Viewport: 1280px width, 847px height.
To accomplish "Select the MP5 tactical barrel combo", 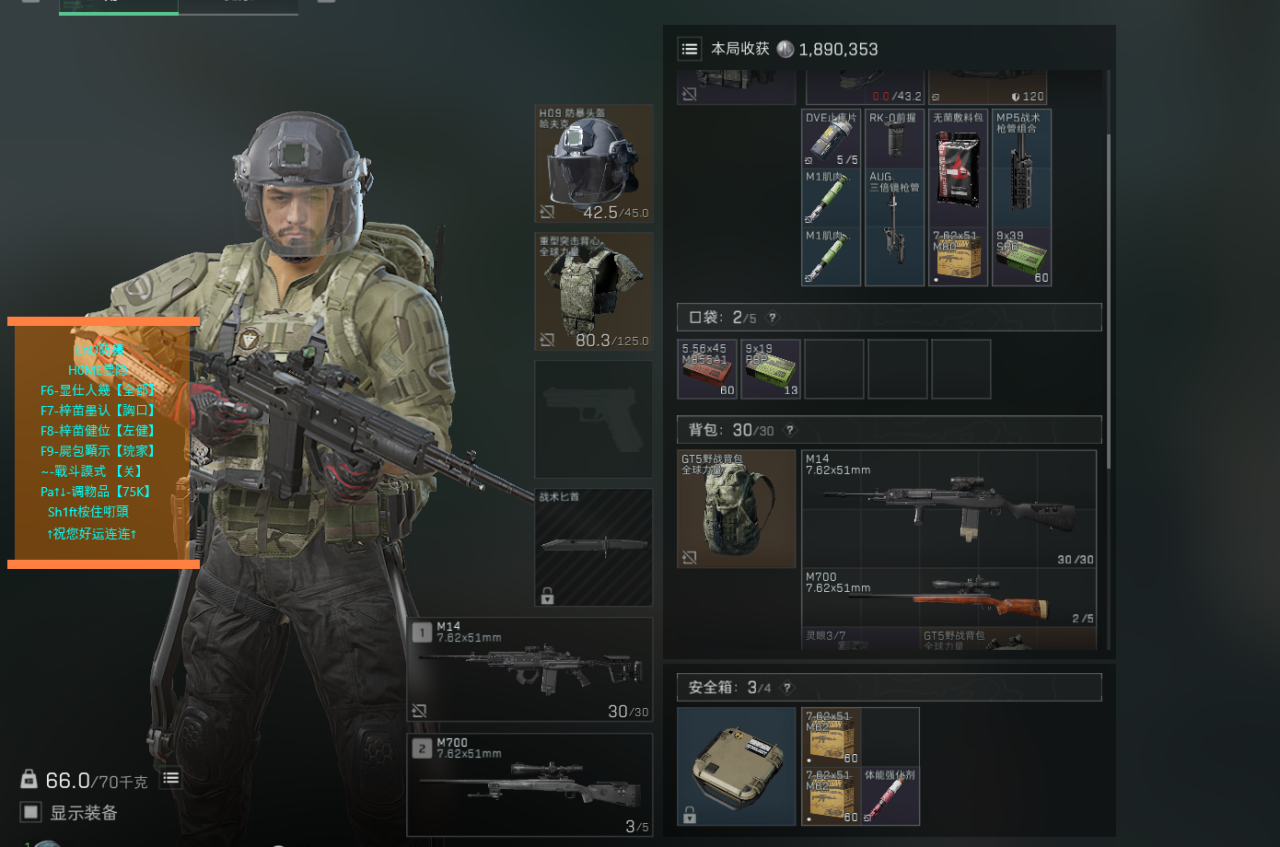I will (1021, 167).
